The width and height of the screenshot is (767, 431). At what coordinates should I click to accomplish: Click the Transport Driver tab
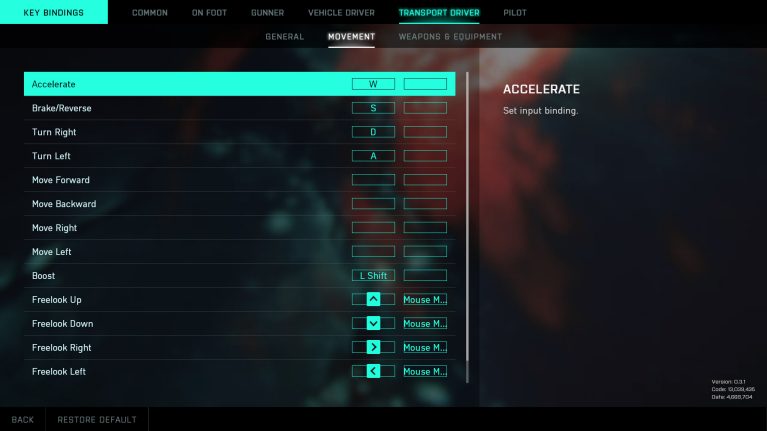[x=439, y=13]
